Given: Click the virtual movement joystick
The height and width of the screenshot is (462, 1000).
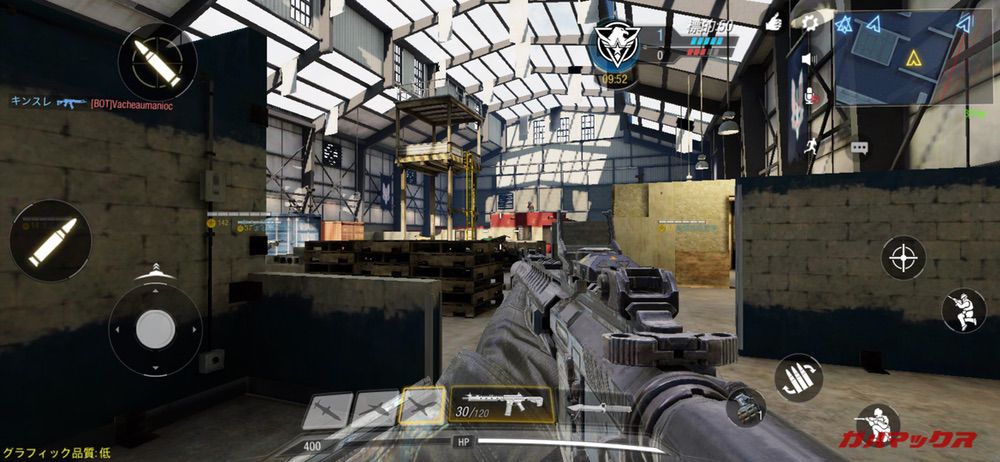Looking at the screenshot, I should click(155, 329).
